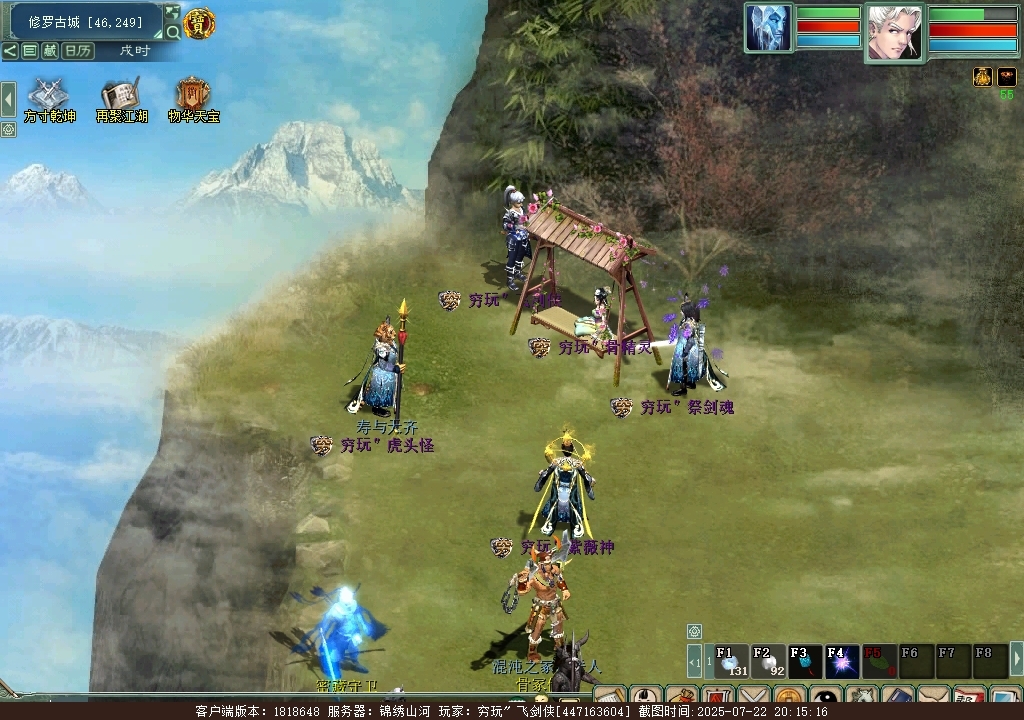Switch hotbar page with the right arrow
This screenshot has height=720, width=1024.
[x=1017, y=659]
